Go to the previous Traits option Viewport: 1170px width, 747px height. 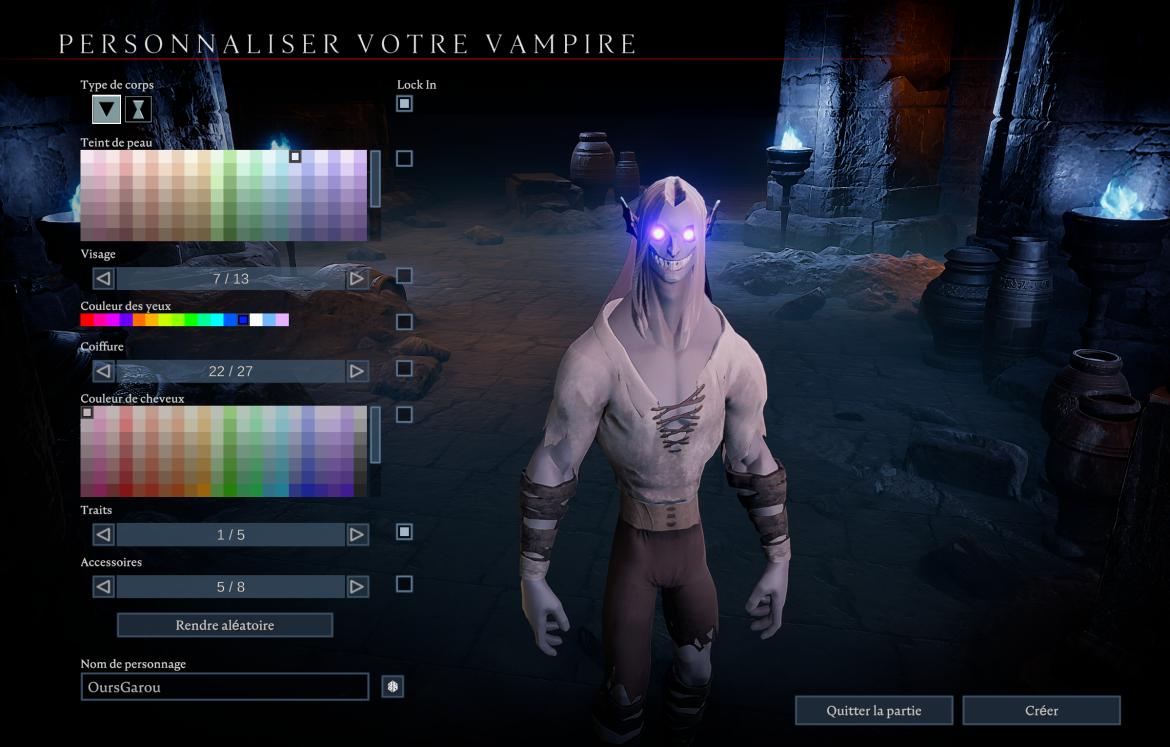pyautogui.click(x=103, y=535)
